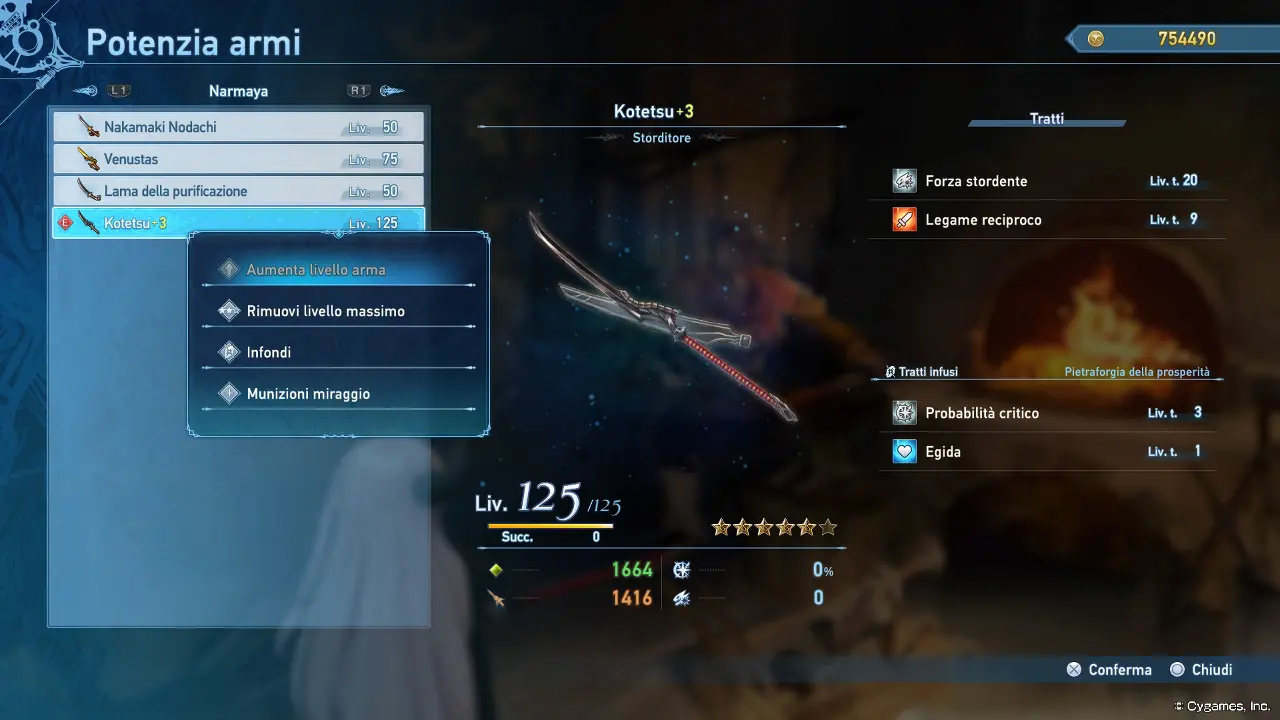
Task: Click the attack stat arrow icon
Action: [498, 598]
